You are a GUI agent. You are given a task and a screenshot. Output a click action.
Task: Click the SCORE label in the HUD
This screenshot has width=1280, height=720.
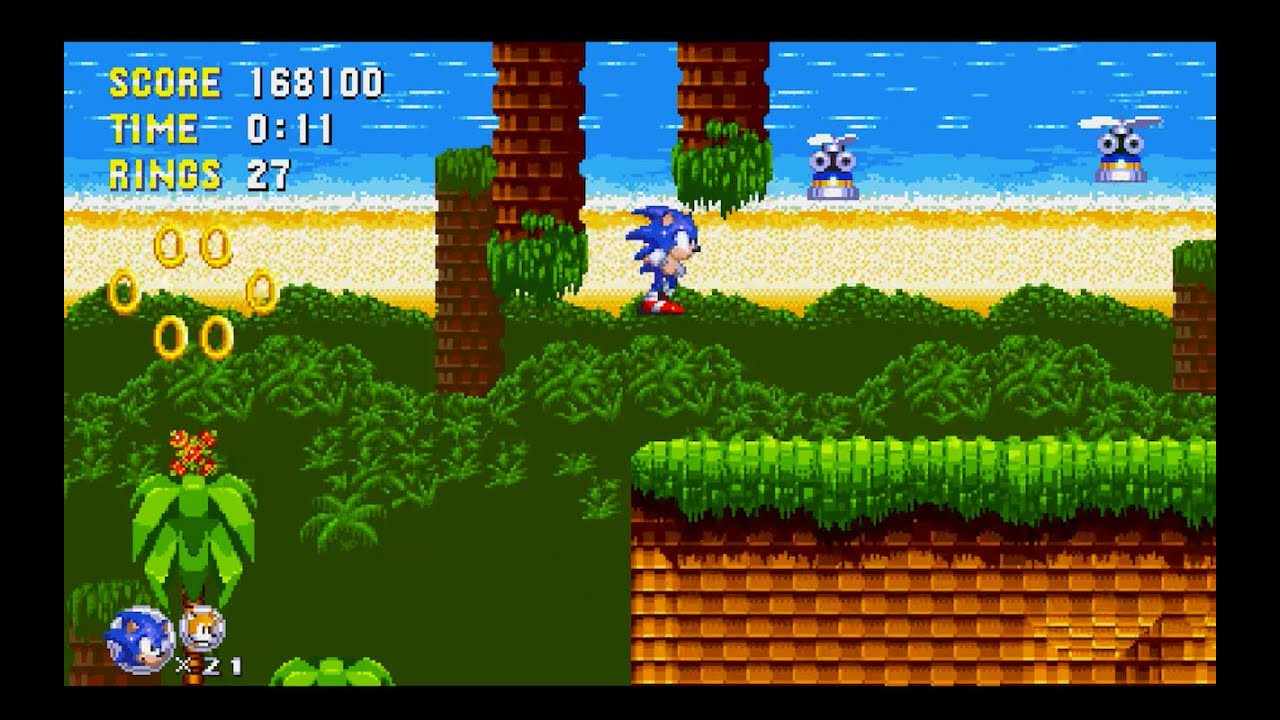point(162,83)
